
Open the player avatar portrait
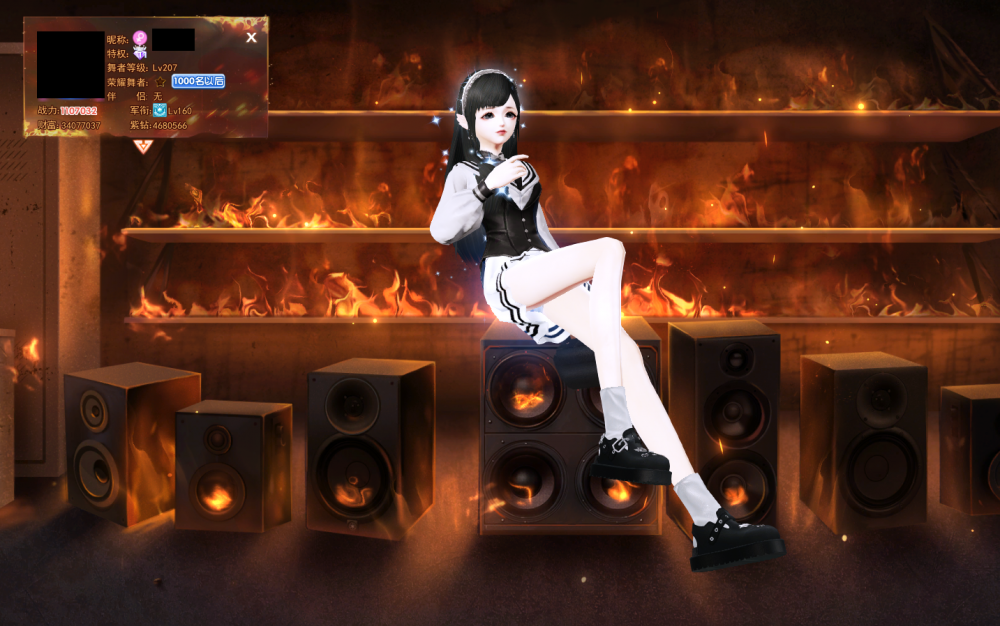[70, 64]
